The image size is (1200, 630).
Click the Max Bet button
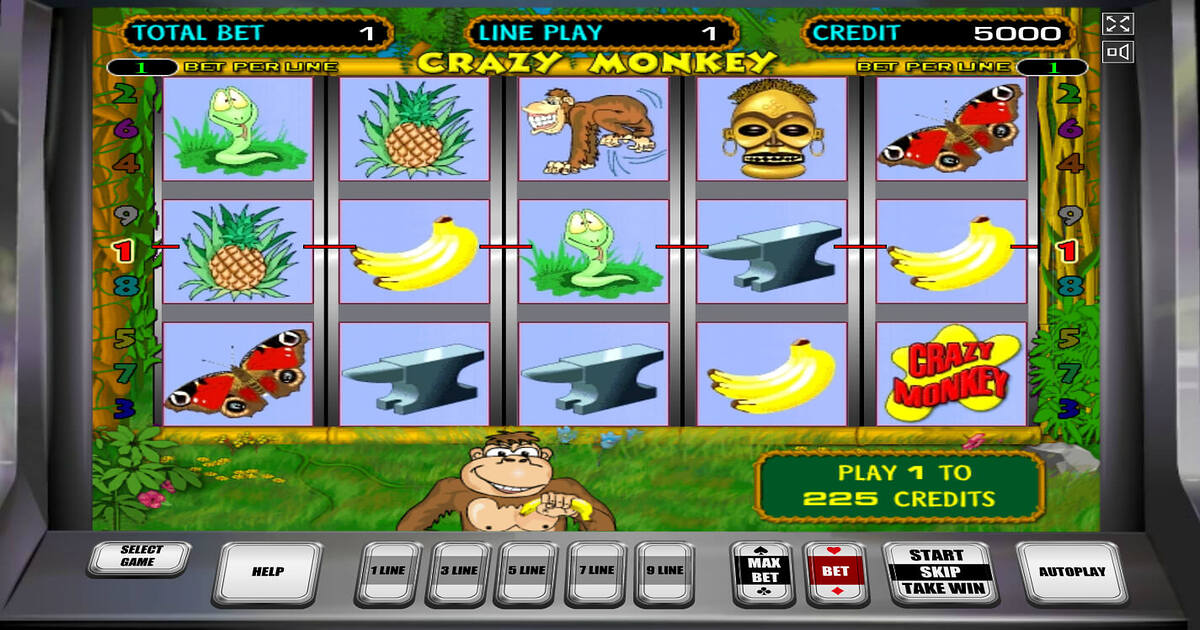click(764, 572)
